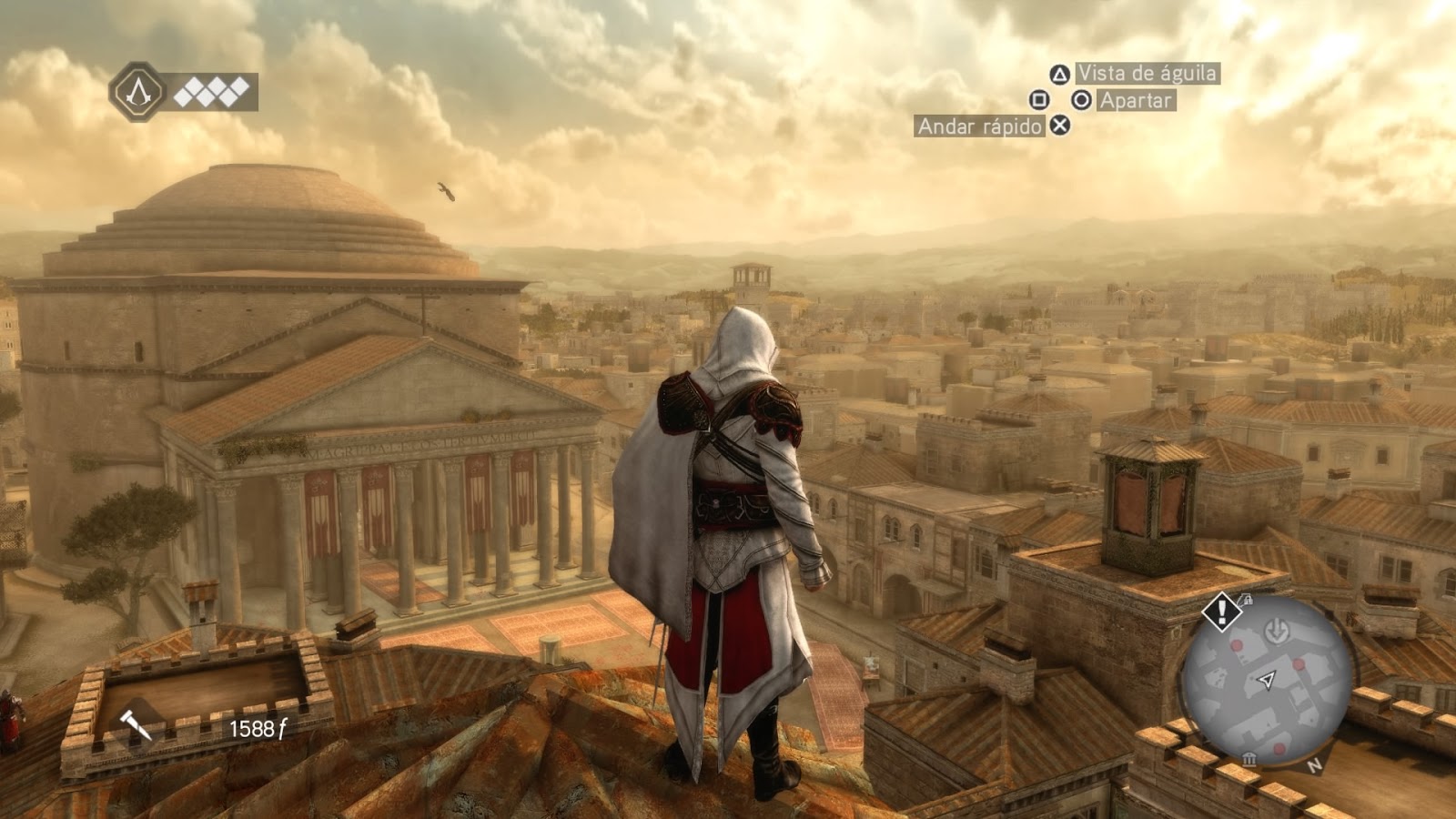Select the triangle button prompt icon
The height and width of the screenshot is (819, 1456).
[x=1060, y=75]
